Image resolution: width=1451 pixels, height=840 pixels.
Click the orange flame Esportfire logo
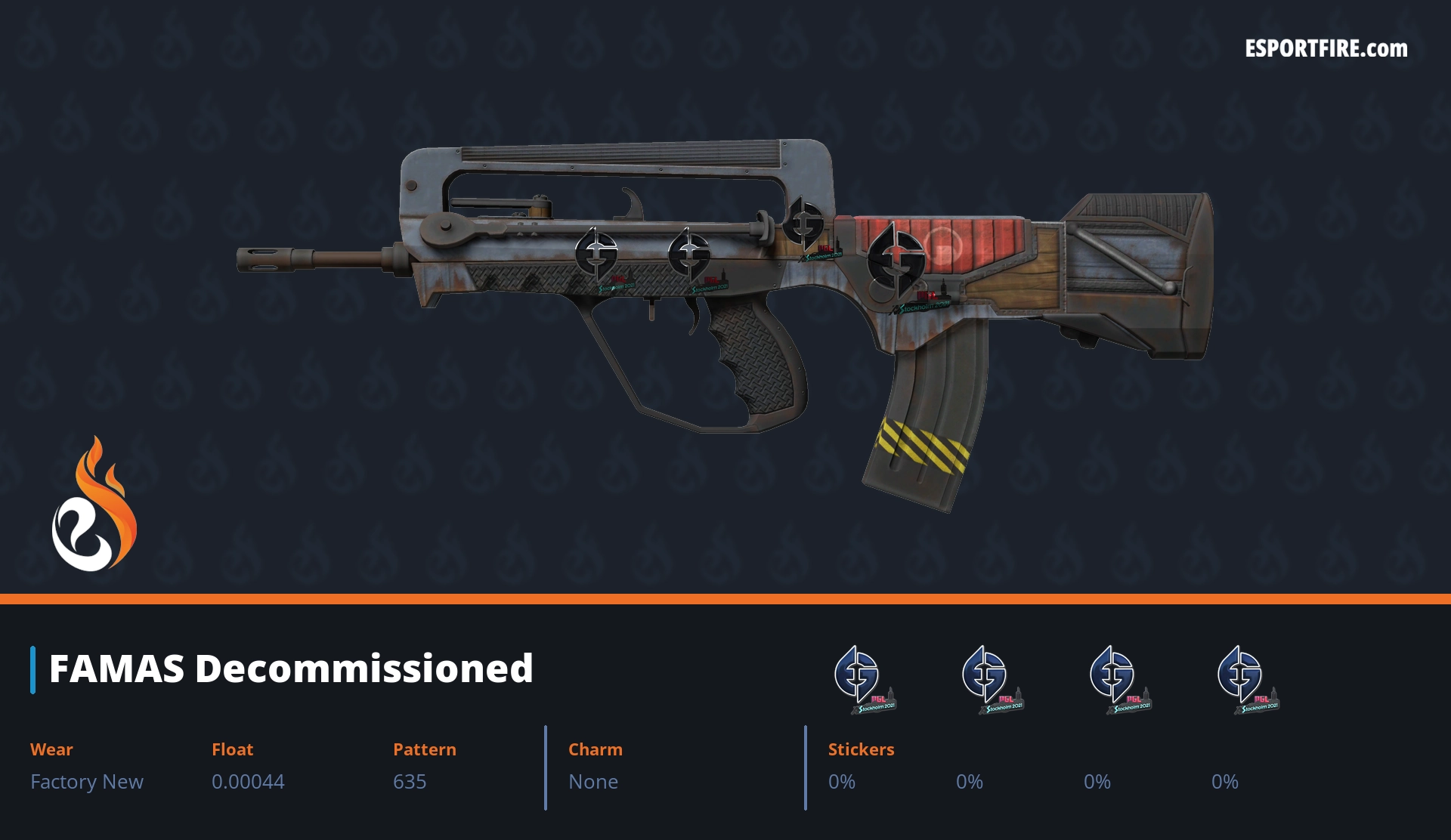94,505
